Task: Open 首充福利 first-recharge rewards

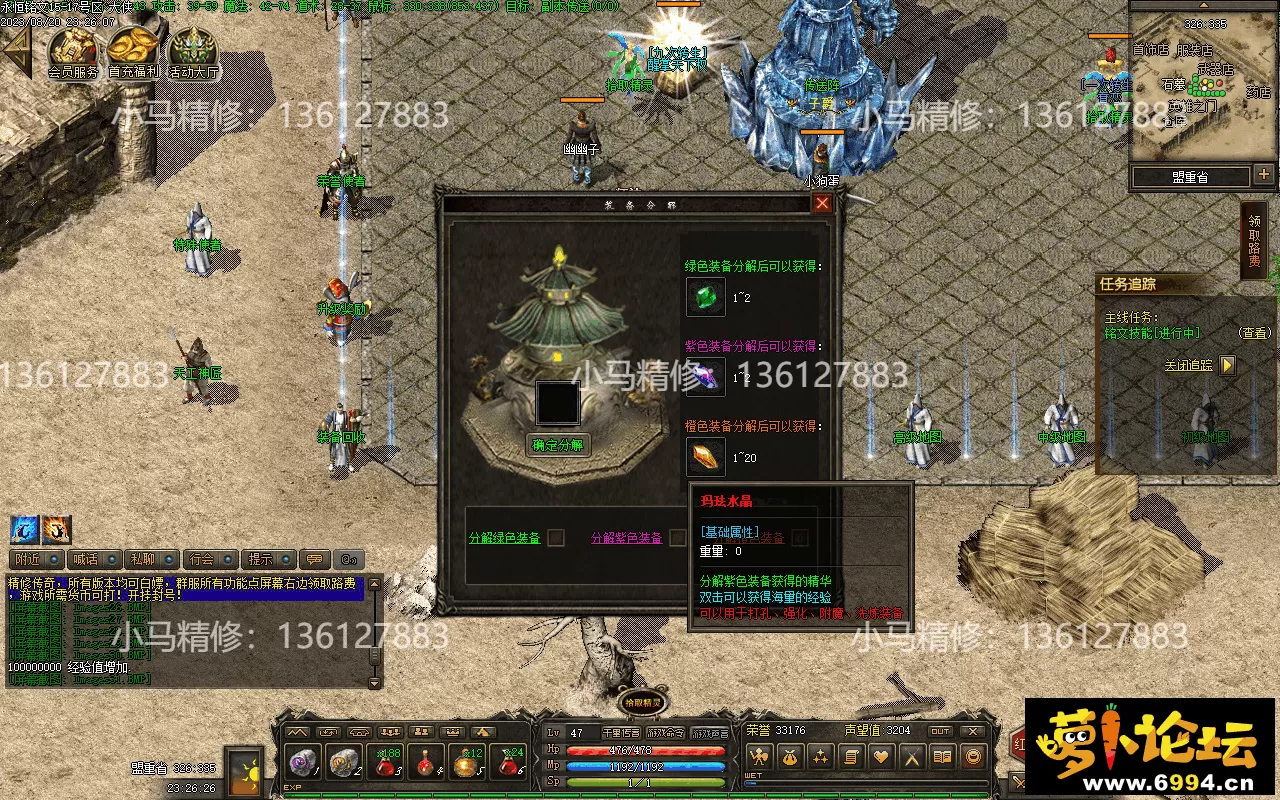Action: [x=133, y=50]
